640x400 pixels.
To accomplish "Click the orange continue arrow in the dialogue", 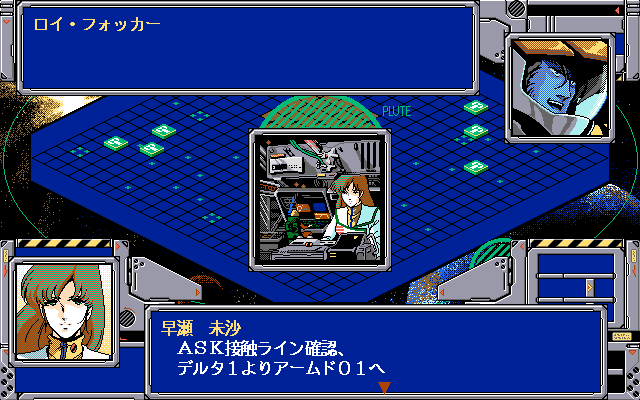I will [384, 387].
